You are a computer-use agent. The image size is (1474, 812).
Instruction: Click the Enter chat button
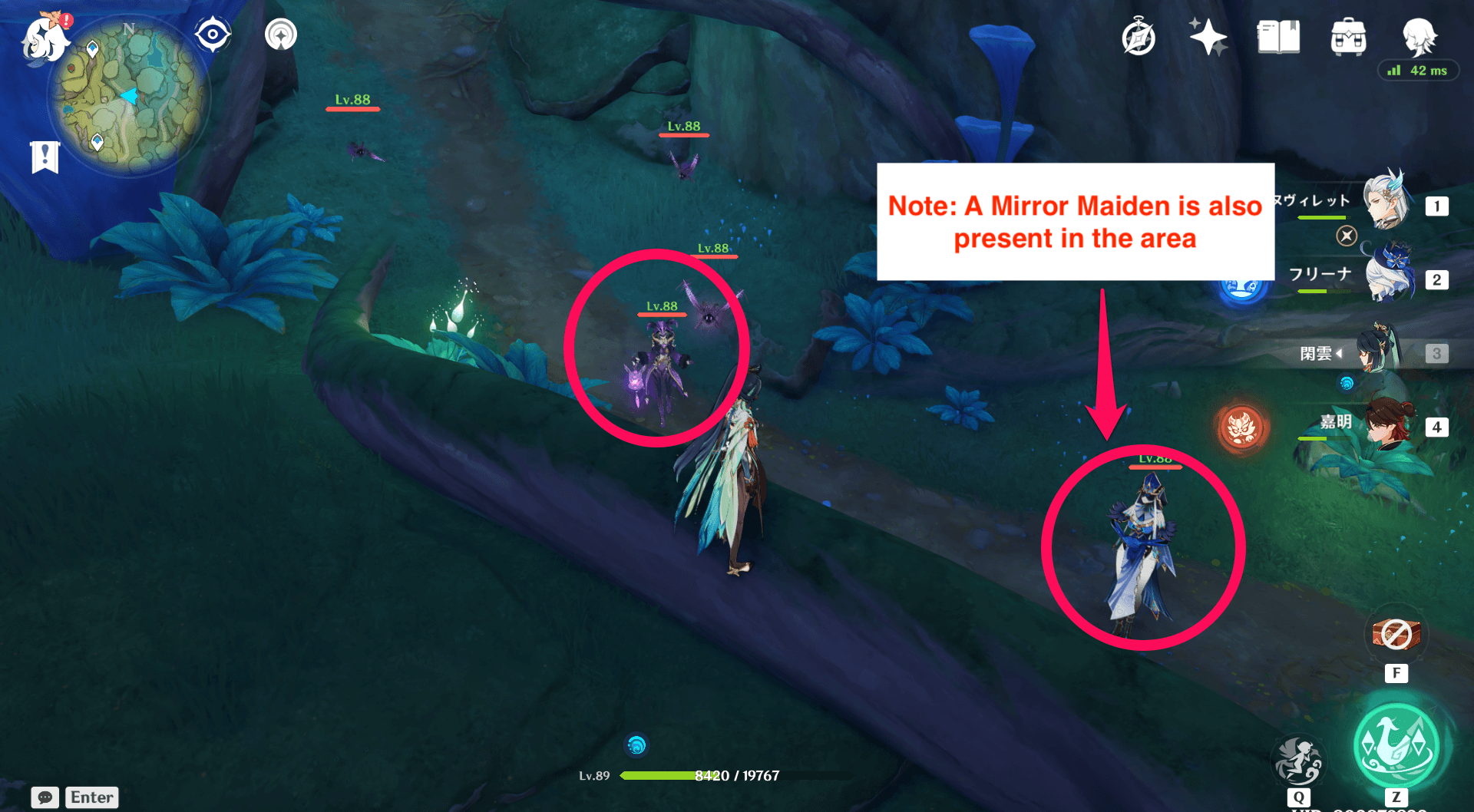[91, 797]
